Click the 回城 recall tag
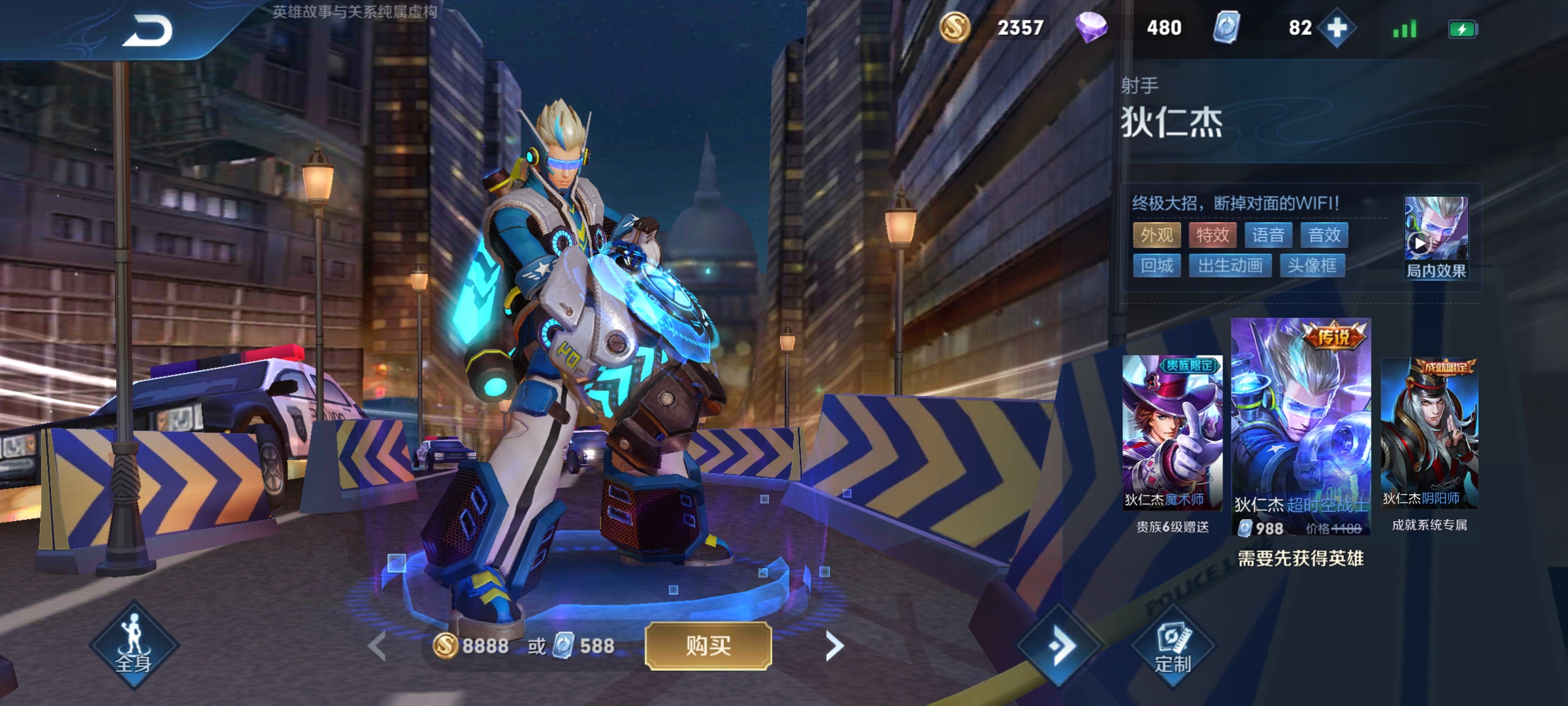1568x706 pixels. point(1156,265)
